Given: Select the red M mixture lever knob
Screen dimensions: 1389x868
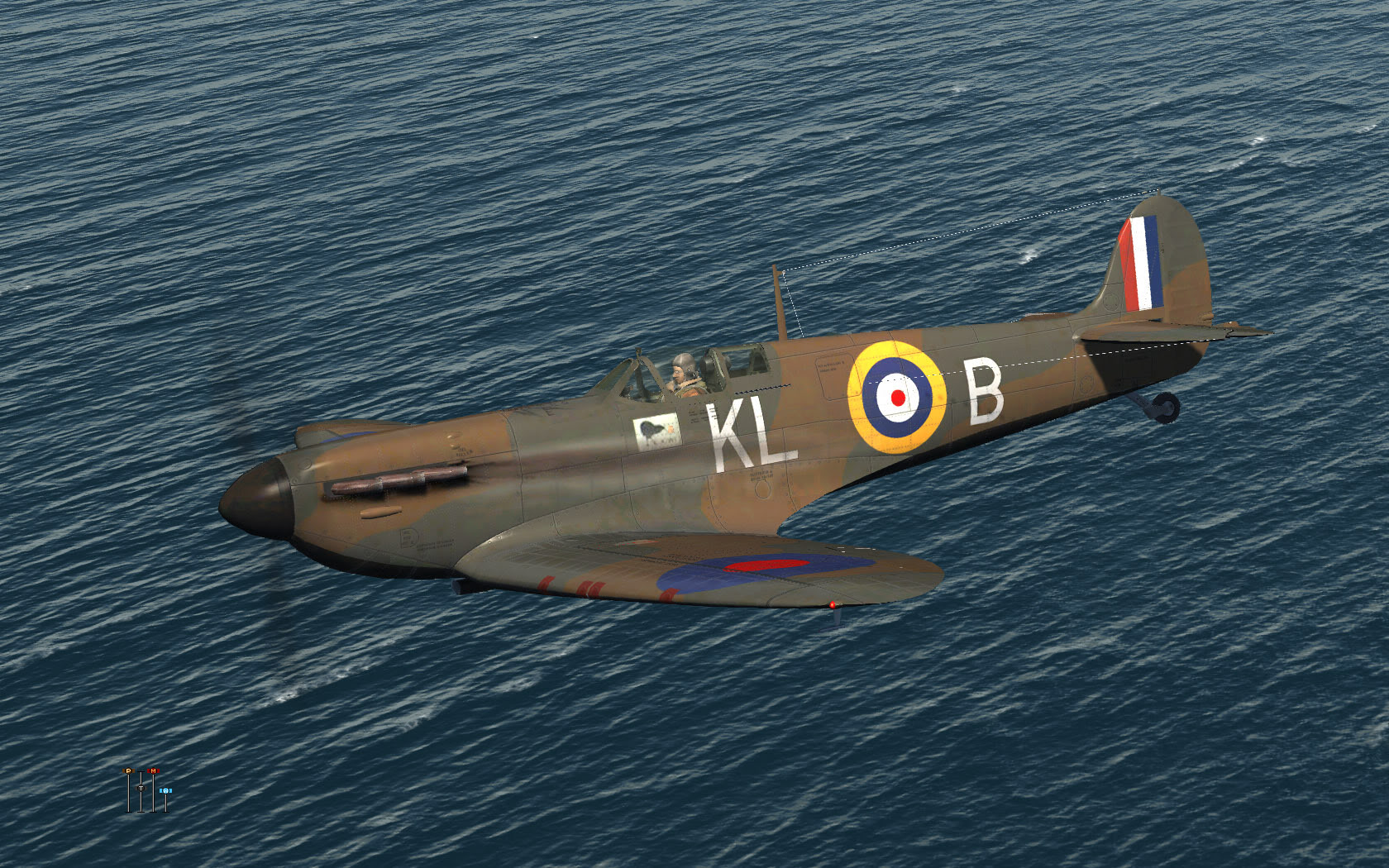Looking at the screenshot, I should tap(153, 770).
